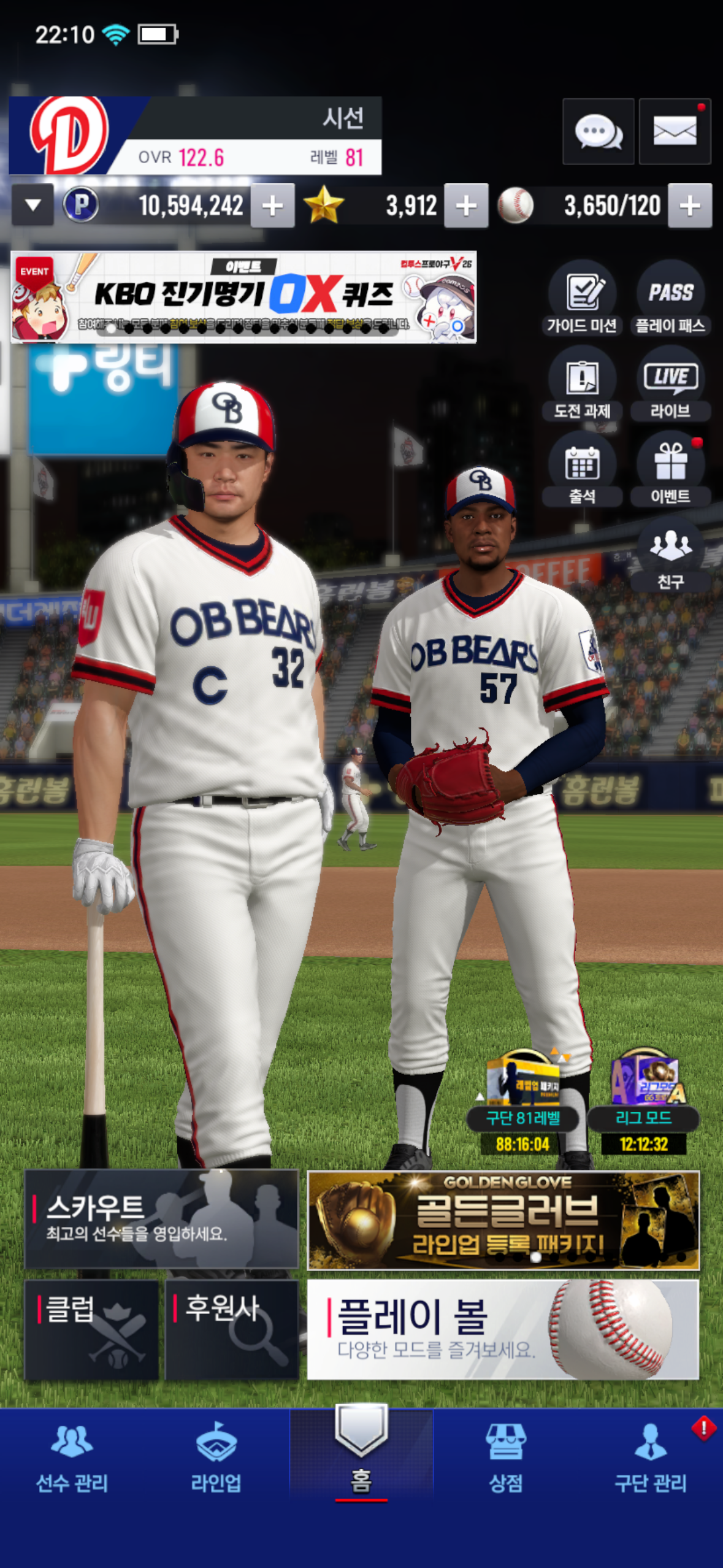Screen dimensions: 723x1568
Task: Open the 이벤트 gift box menu
Action: pos(670,469)
